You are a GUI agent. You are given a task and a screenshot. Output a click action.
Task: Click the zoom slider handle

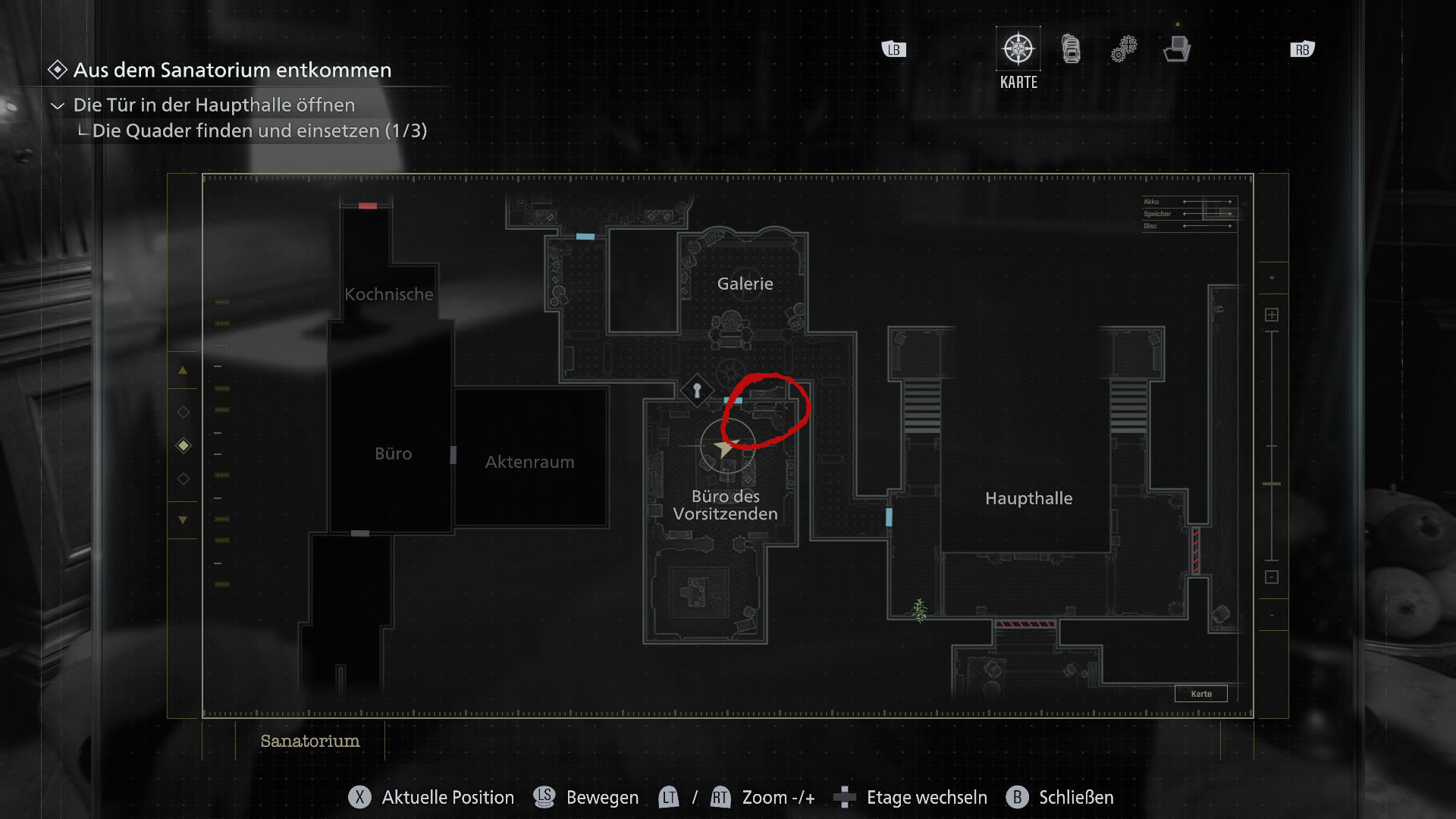tap(1272, 483)
